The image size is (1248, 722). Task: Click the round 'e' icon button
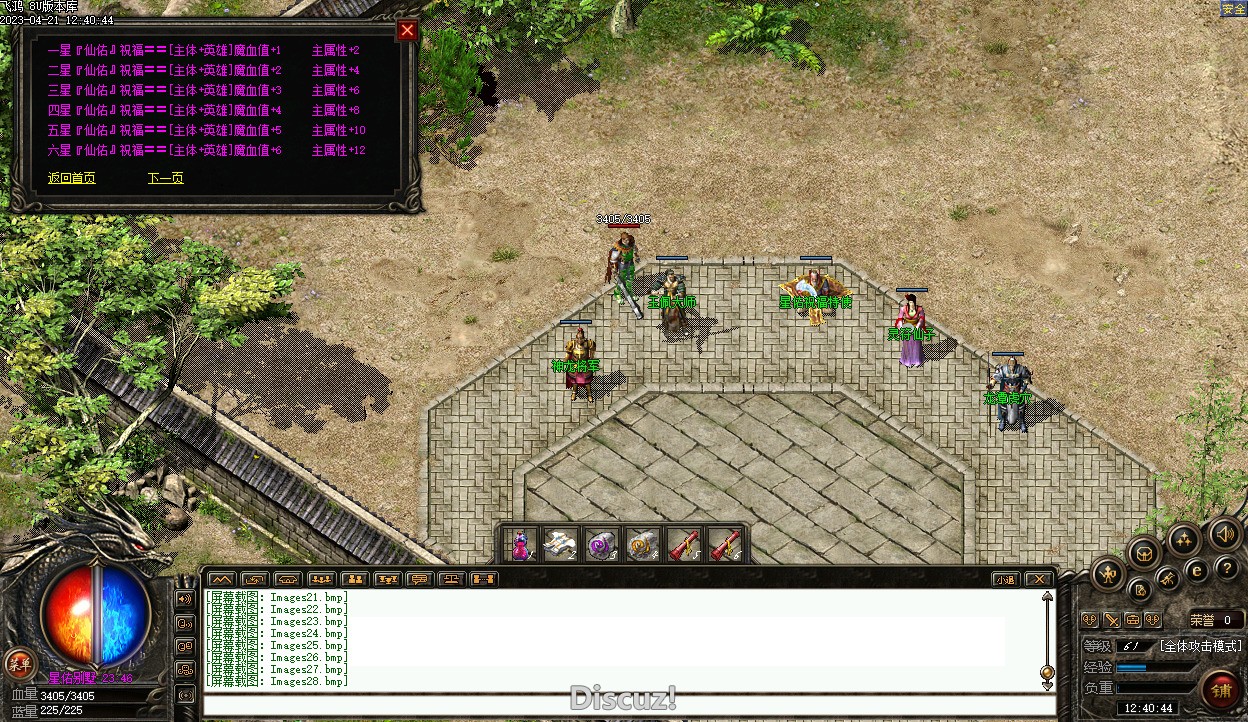click(x=1197, y=570)
